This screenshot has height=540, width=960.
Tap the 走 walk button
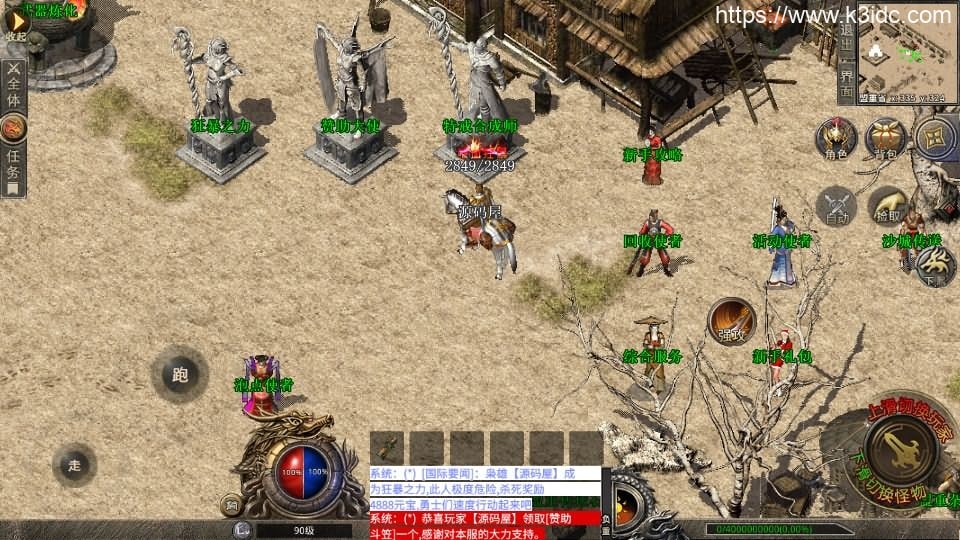[75, 464]
